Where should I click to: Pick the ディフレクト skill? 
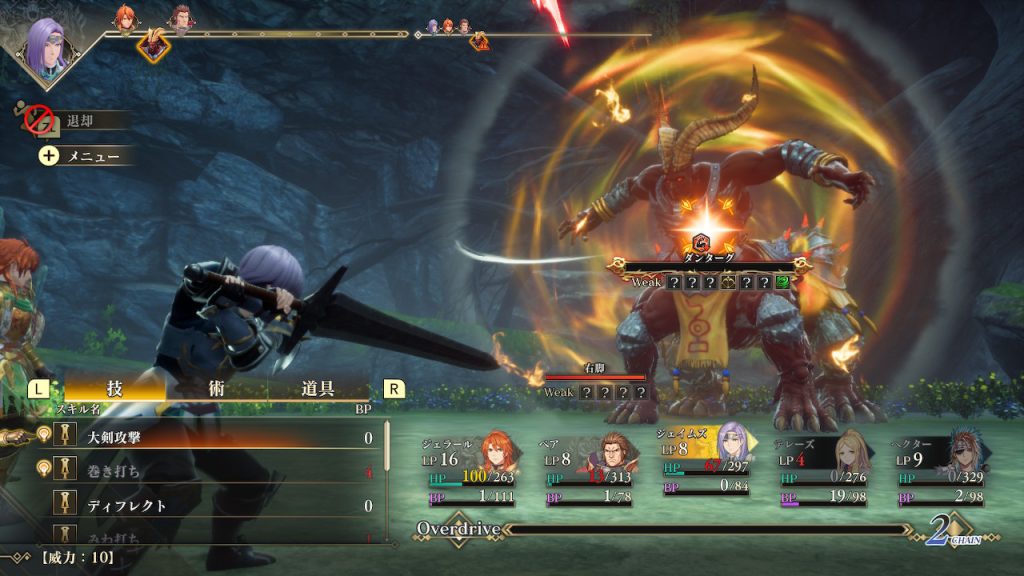click(200, 506)
